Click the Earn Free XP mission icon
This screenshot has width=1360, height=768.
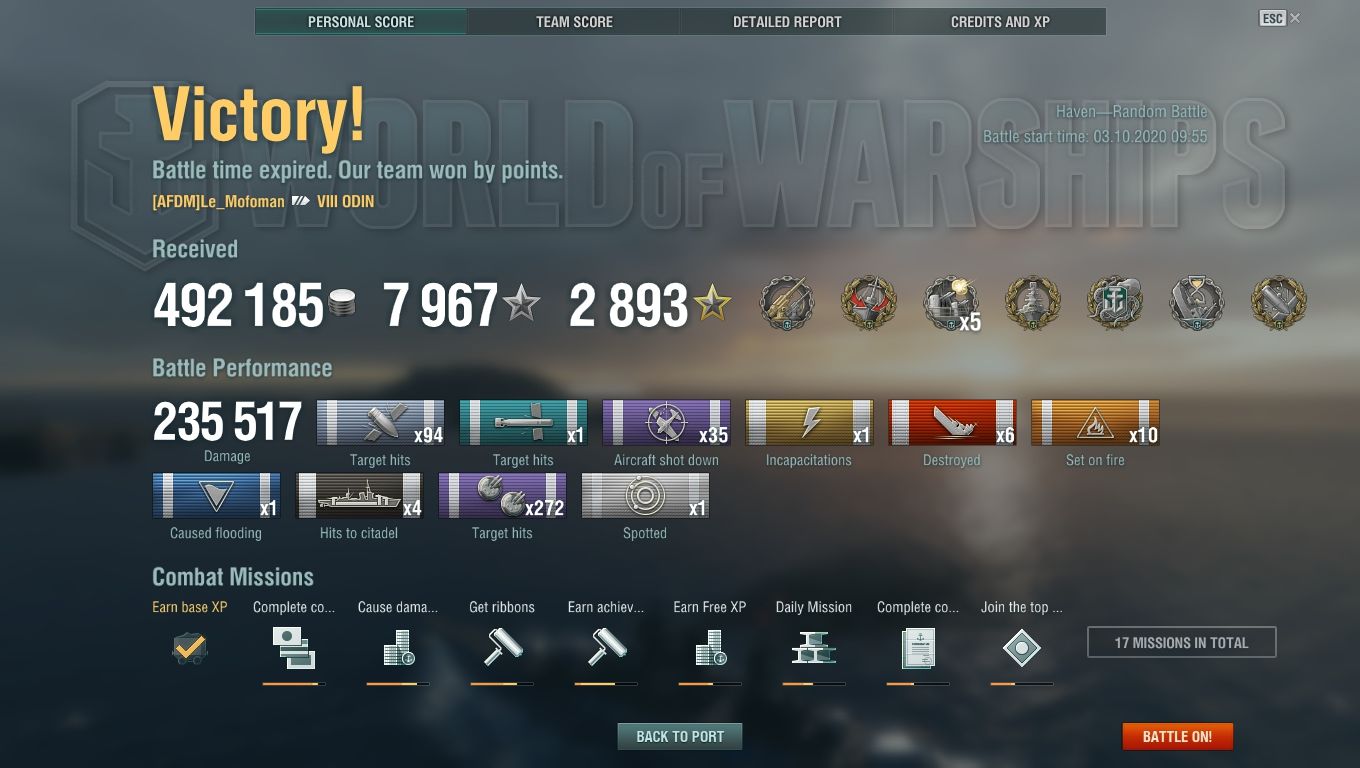709,648
